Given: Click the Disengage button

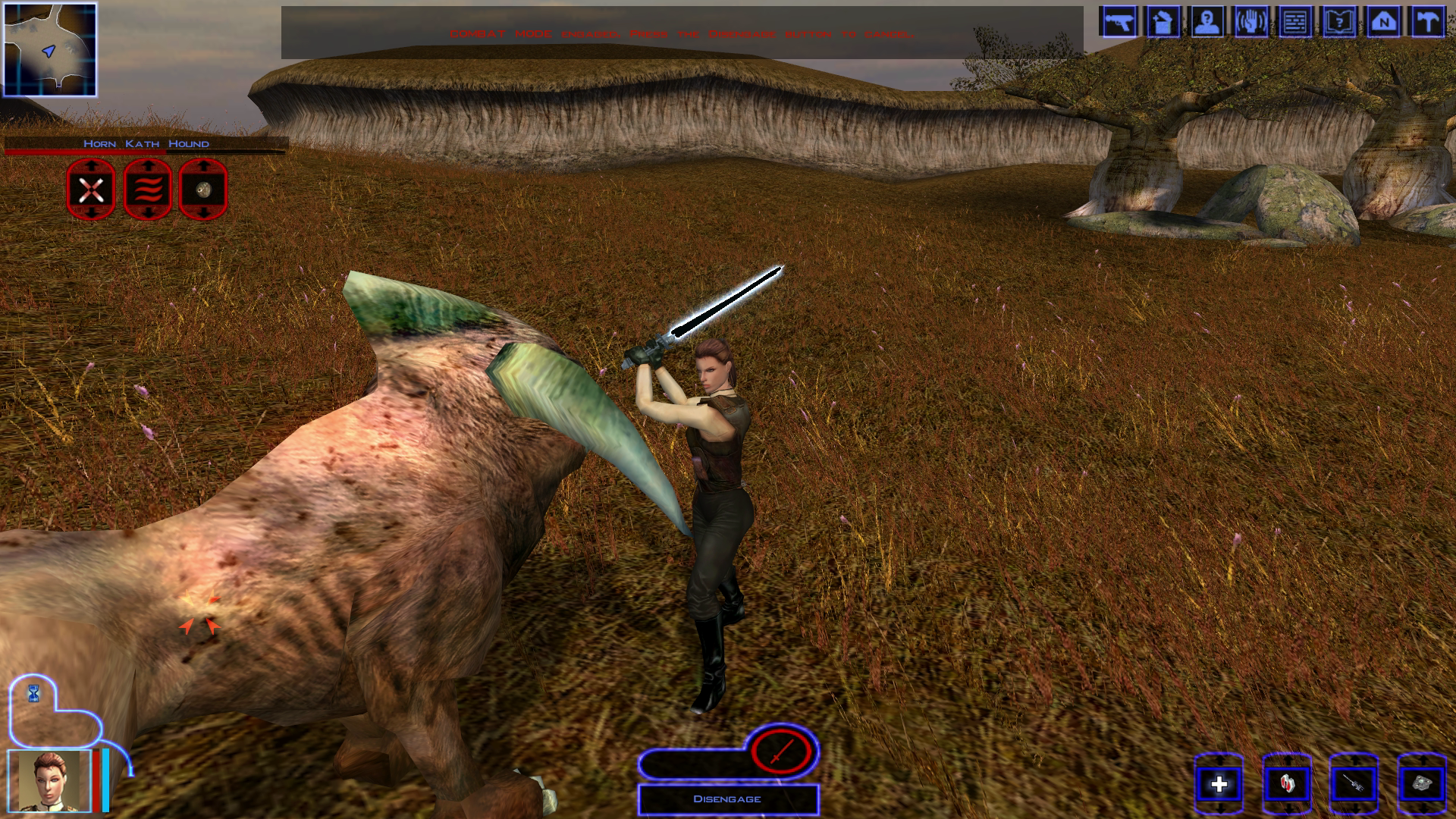Looking at the screenshot, I should point(728,799).
